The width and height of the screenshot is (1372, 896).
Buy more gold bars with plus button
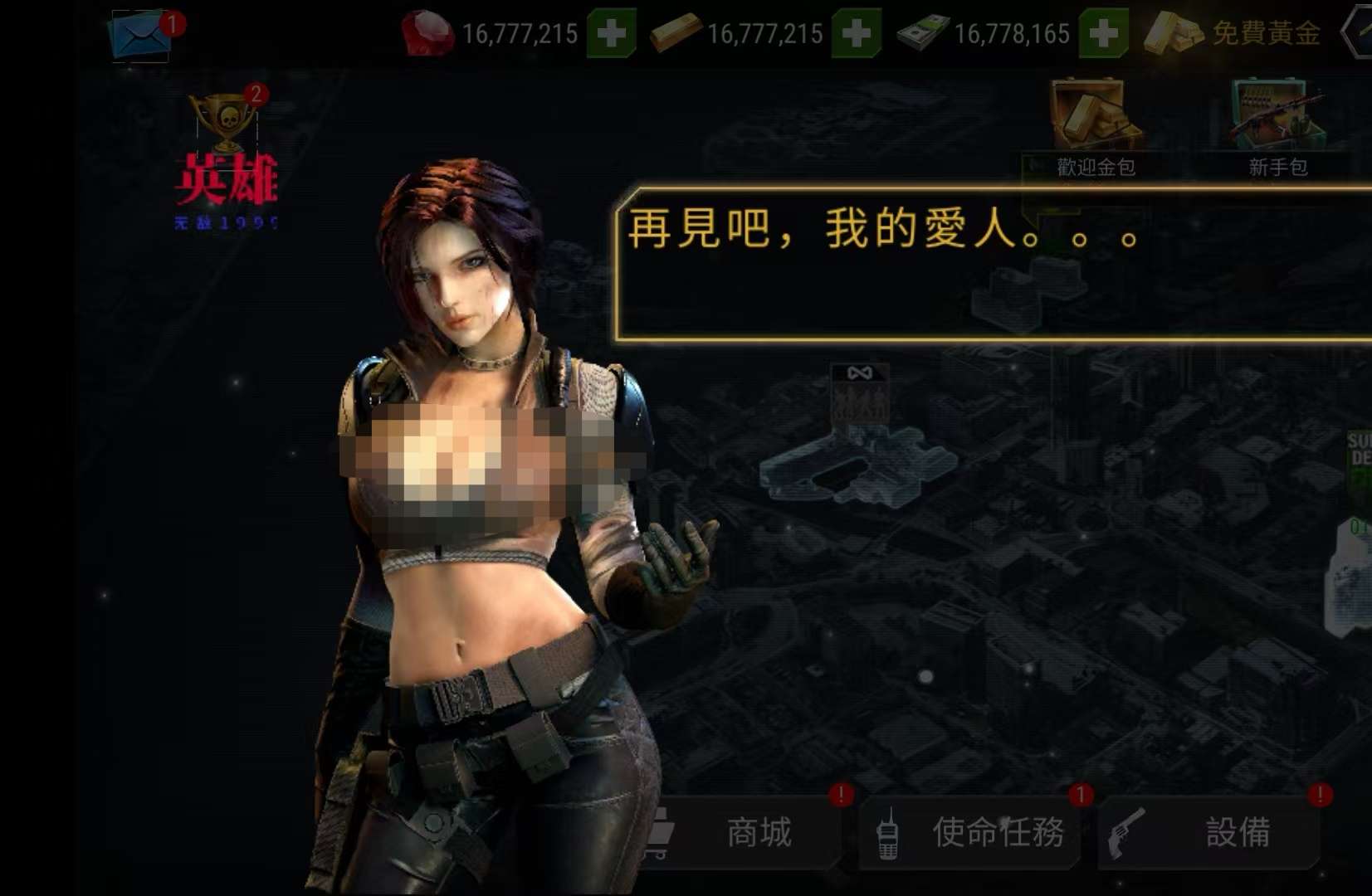coord(856,33)
